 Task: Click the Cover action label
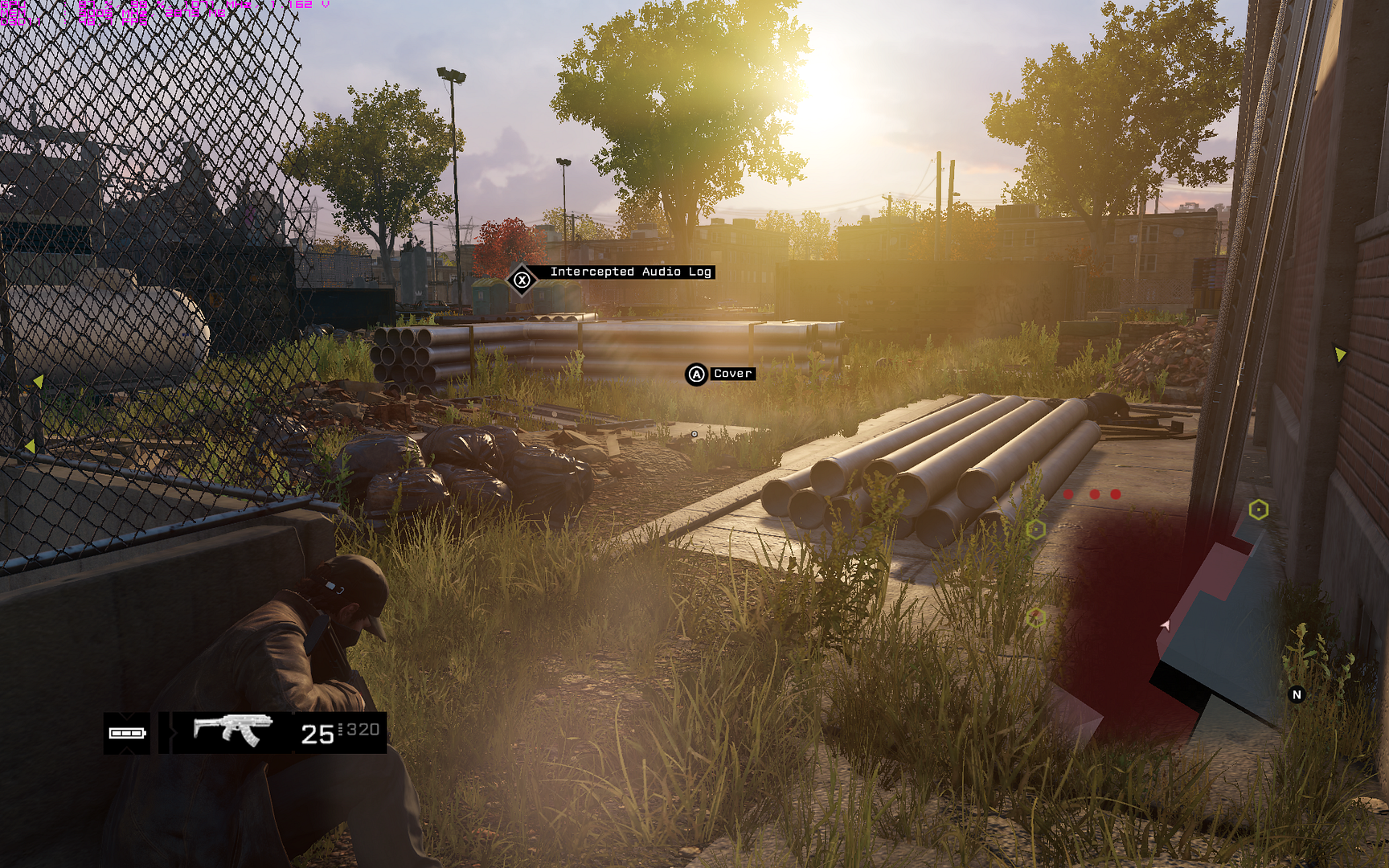[732, 375]
